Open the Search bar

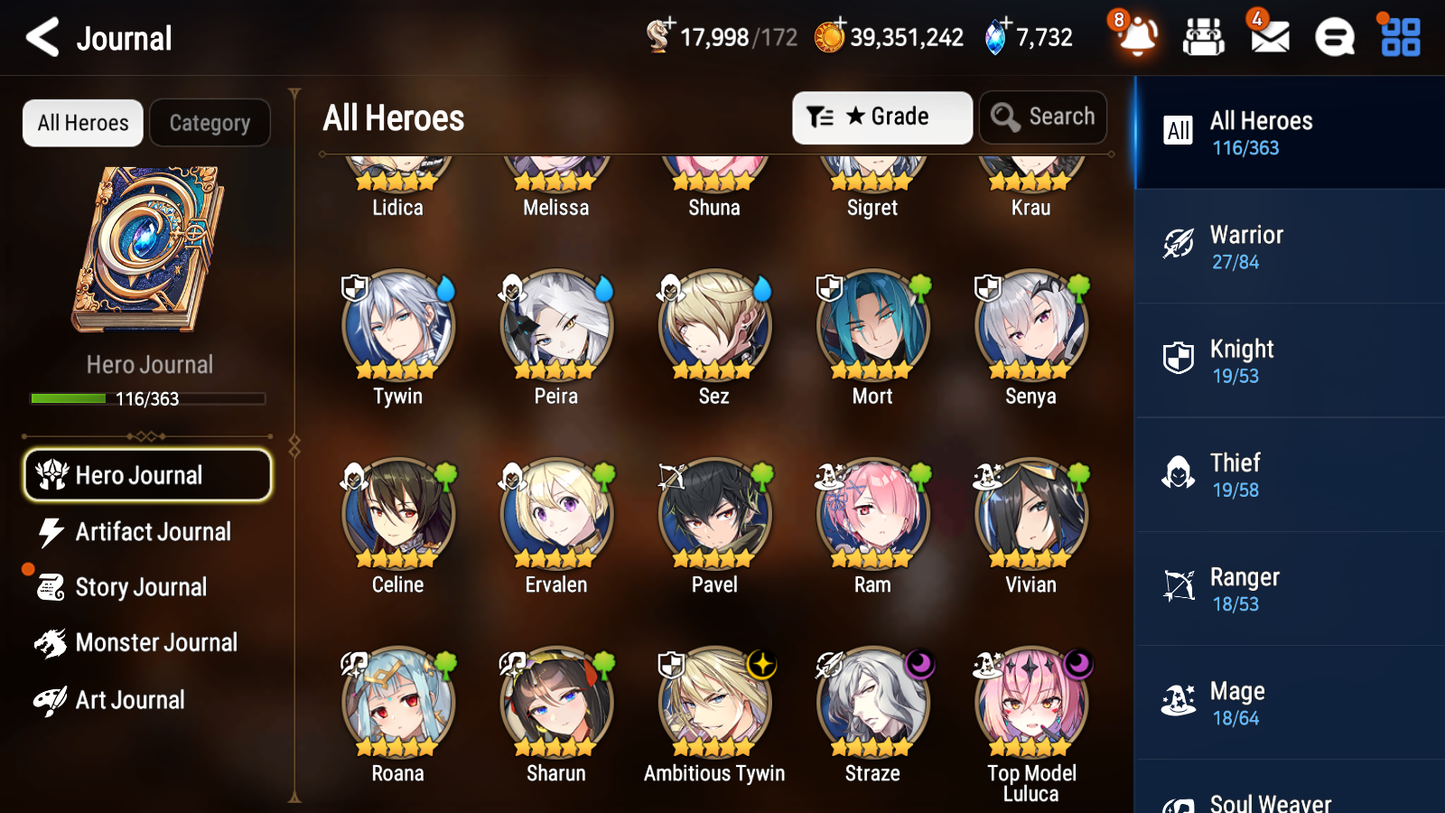(x=1043, y=117)
